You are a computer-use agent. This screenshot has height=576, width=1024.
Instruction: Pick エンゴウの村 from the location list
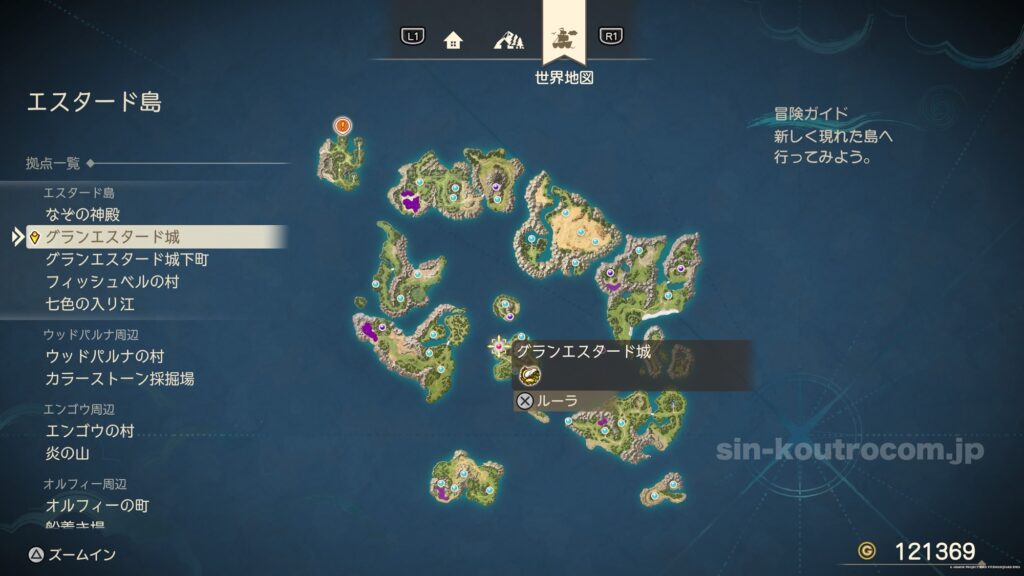point(90,431)
